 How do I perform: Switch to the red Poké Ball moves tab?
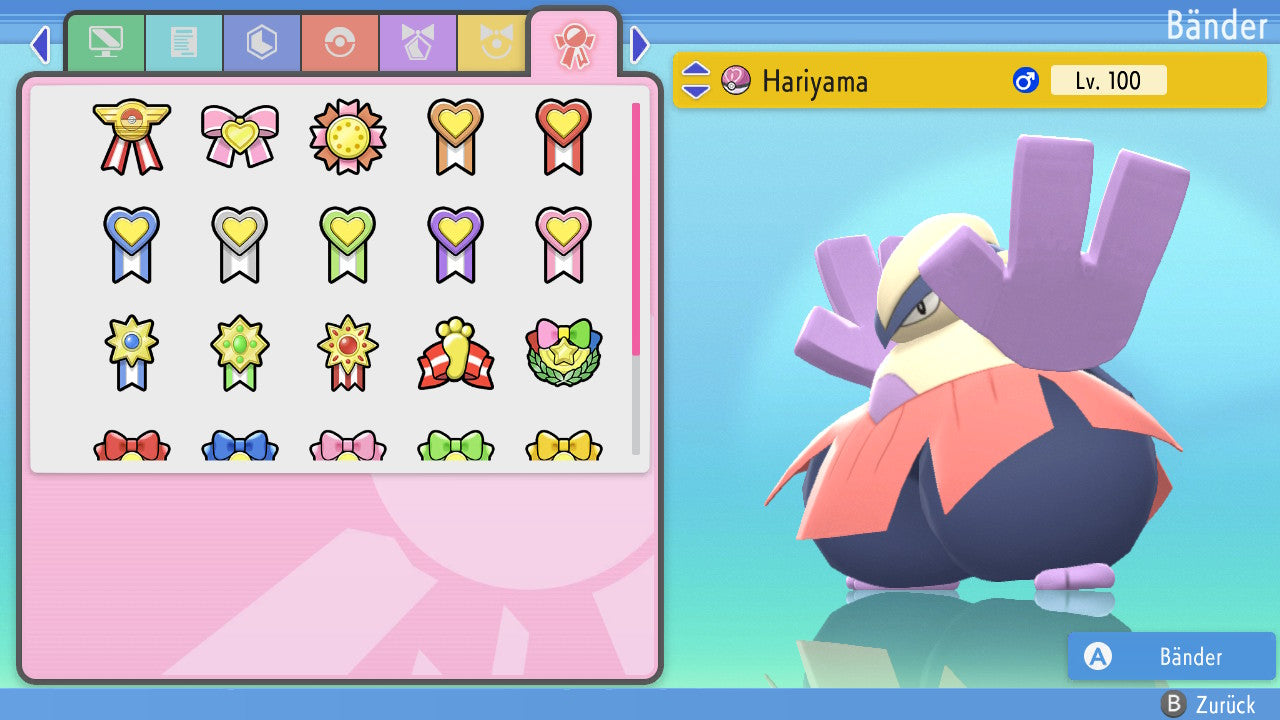point(340,42)
